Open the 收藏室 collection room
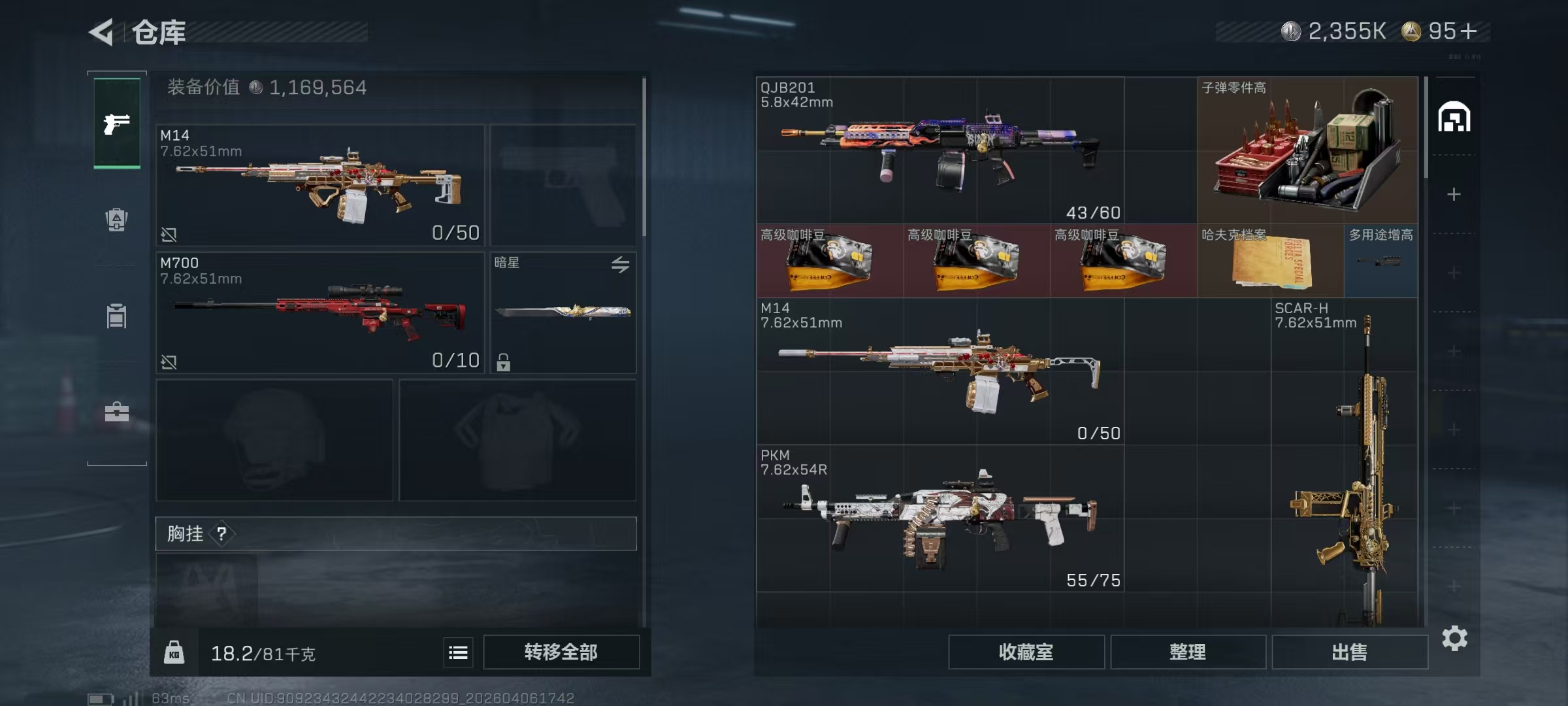The image size is (1568, 706). pyautogui.click(x=1026, y=652)
